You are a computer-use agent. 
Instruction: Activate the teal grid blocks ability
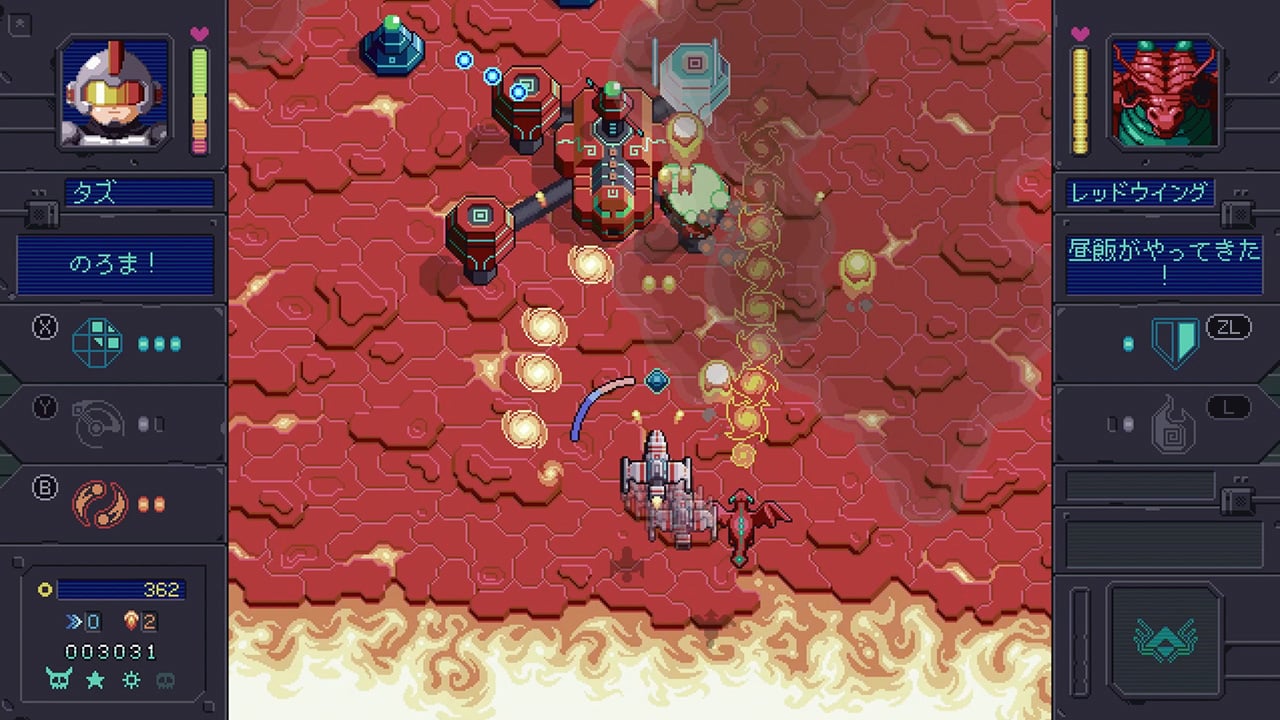pyautogui.click(x=98, y=343)
